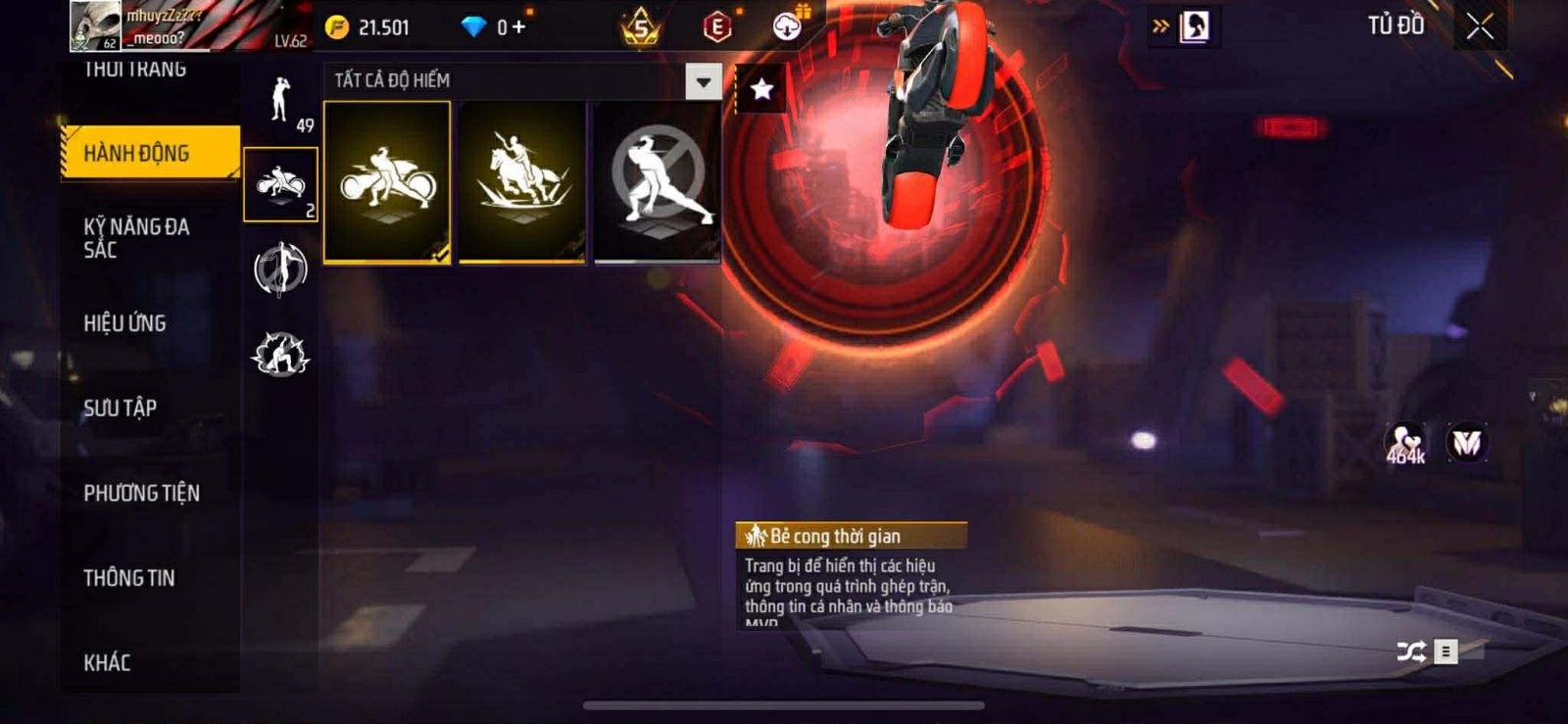Open the Sưu Tập category
1568x724 pixels.
pos(121,408)
